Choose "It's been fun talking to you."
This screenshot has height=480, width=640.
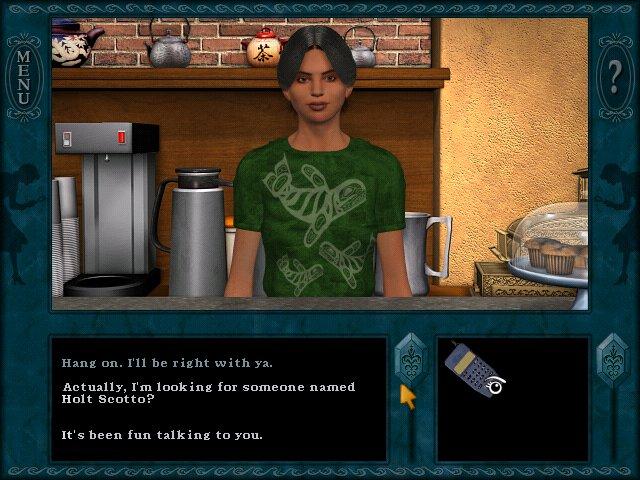pyautogui.click(x=163, y=435)
